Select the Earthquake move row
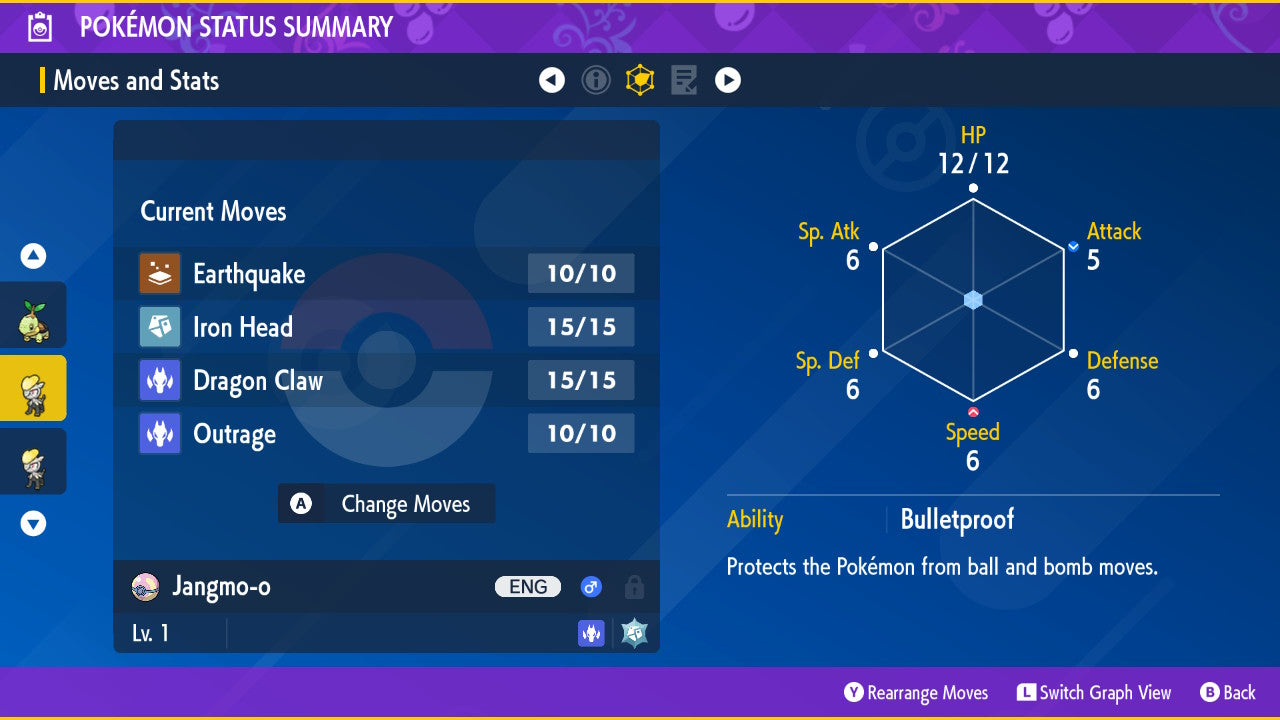Screen dimensions: 1280x720 point(386,273)
